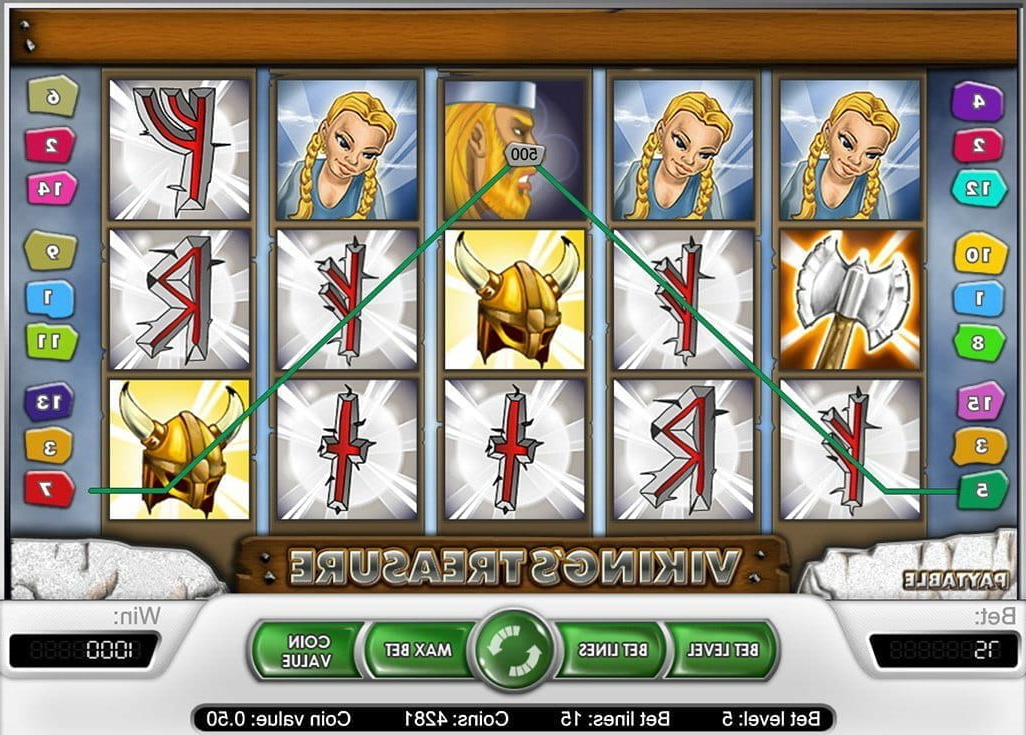This screenshot has width=1026, height=735.
Task: Select the purple payline 4 badge
Action: pos(977,100)
